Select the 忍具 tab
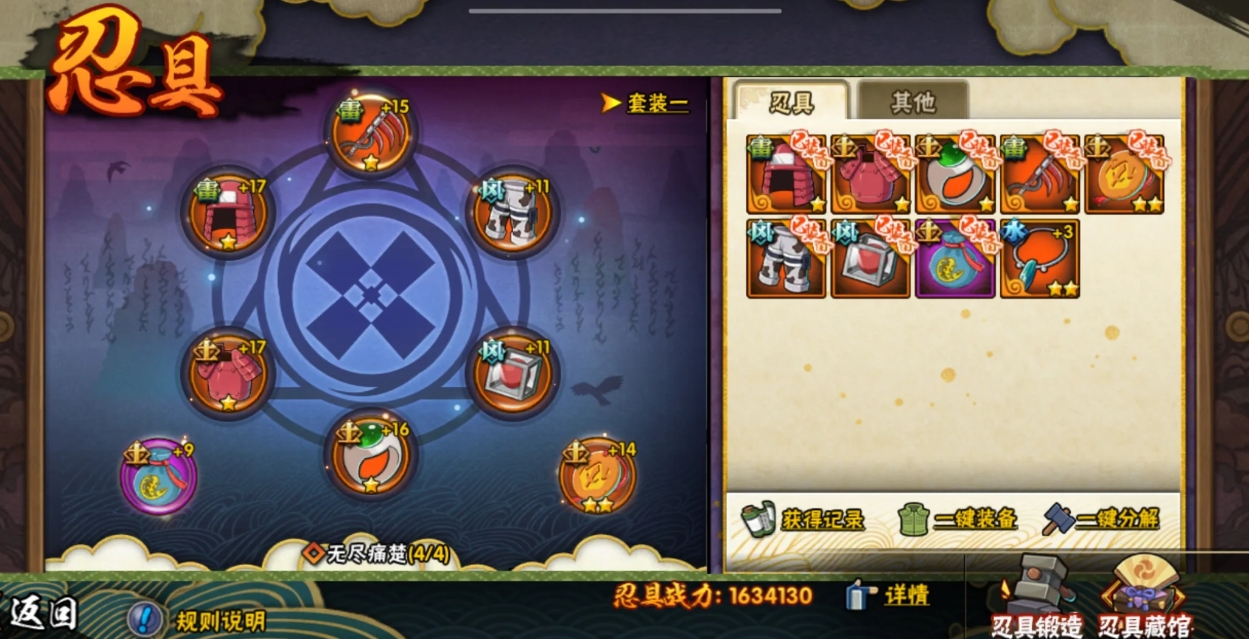Image resolution: width=1249 pixels, height=639 pixels. (790, 101)
